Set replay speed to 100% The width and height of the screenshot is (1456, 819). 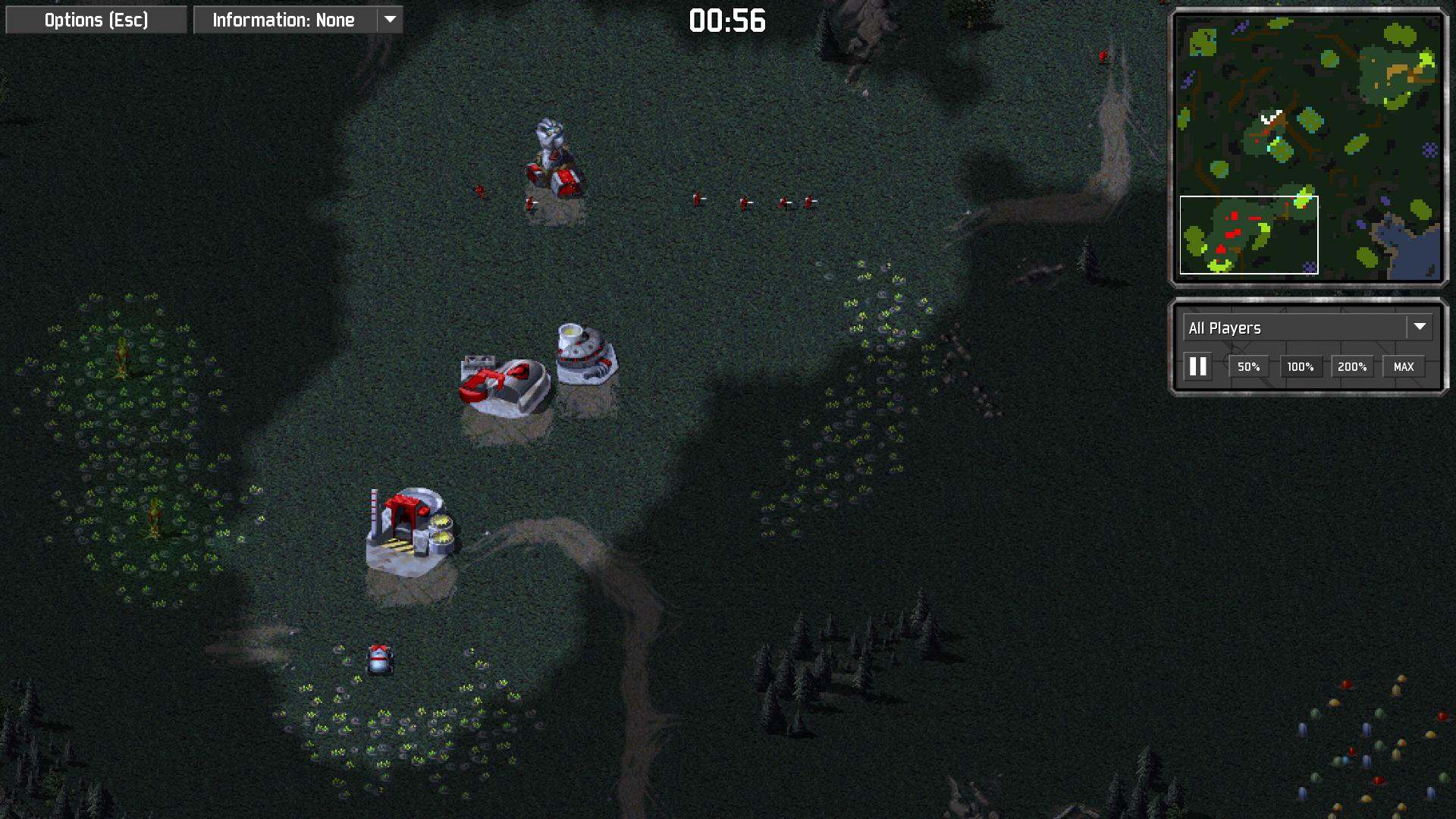pos(1300,367)
